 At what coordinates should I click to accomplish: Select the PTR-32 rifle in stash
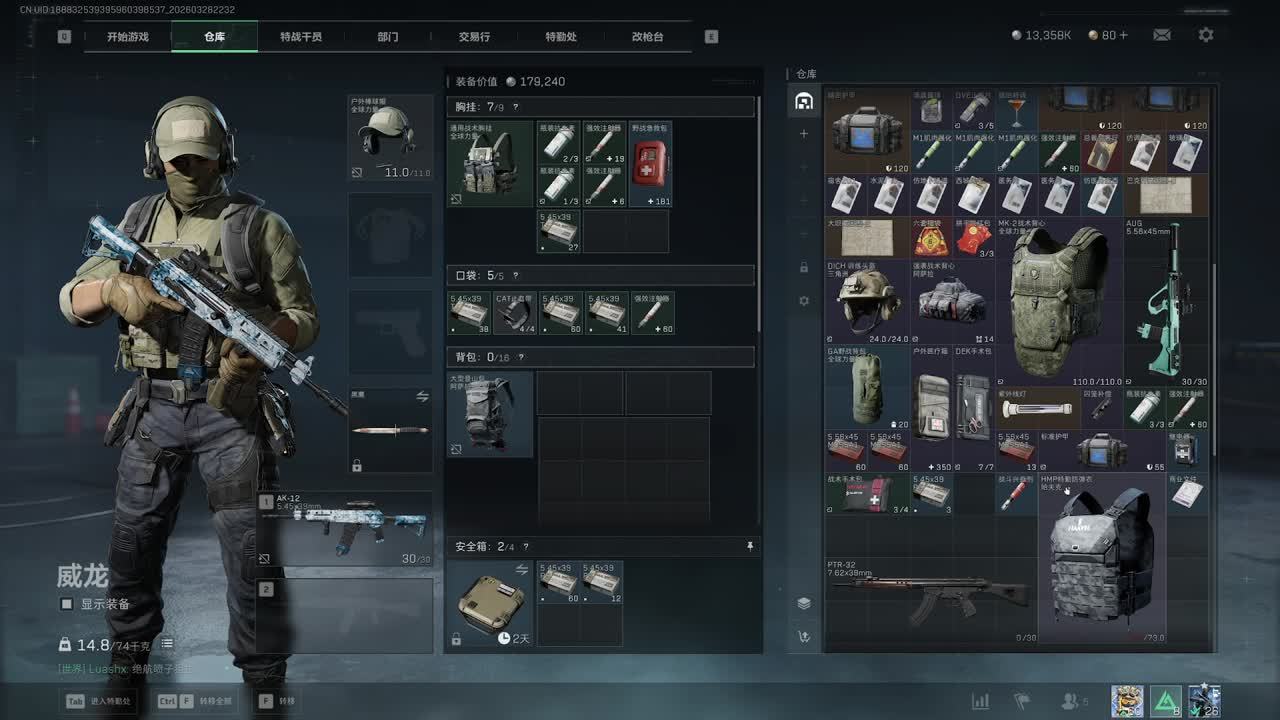(930, 600)
